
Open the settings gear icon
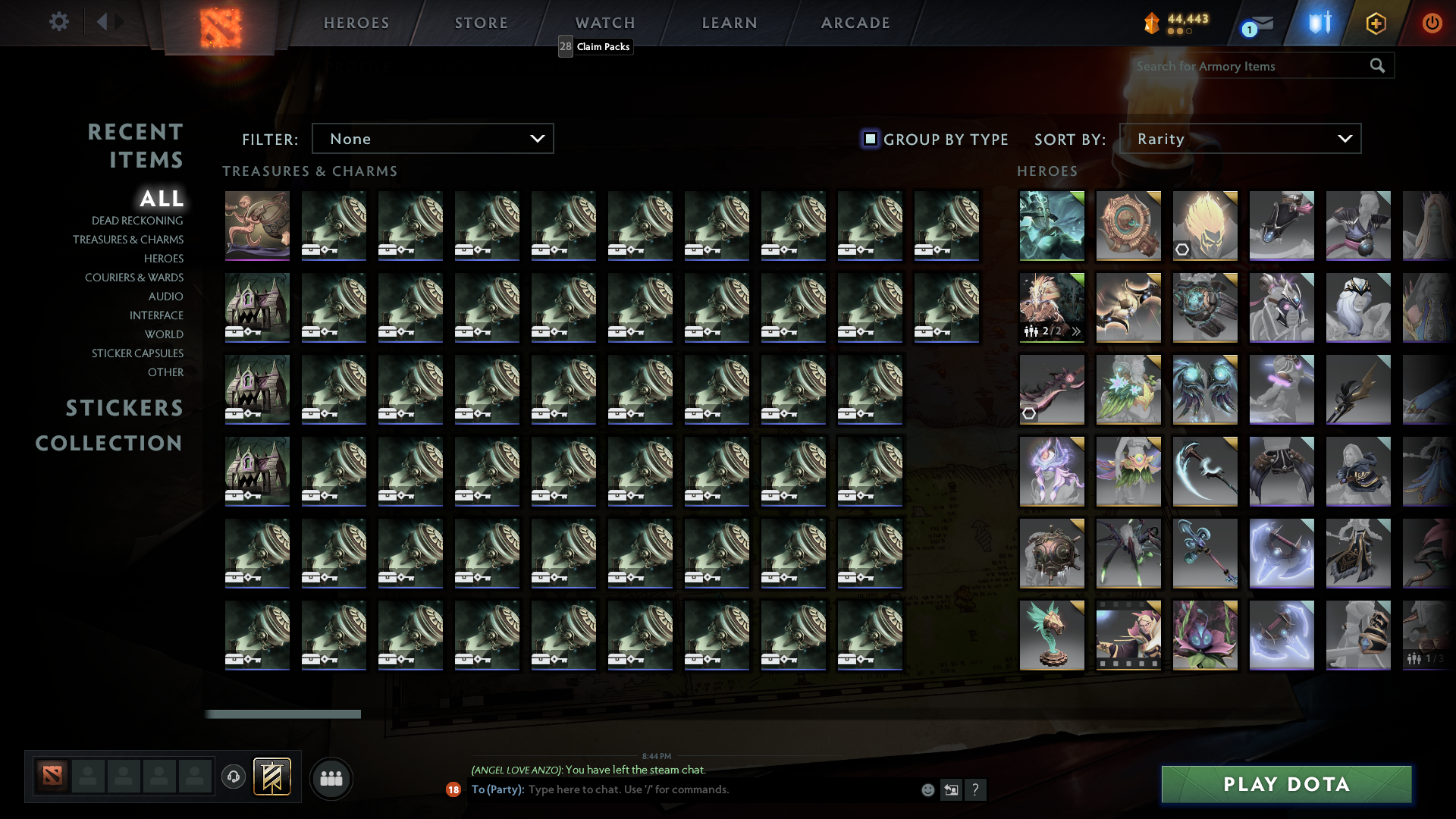coord(59,21)
